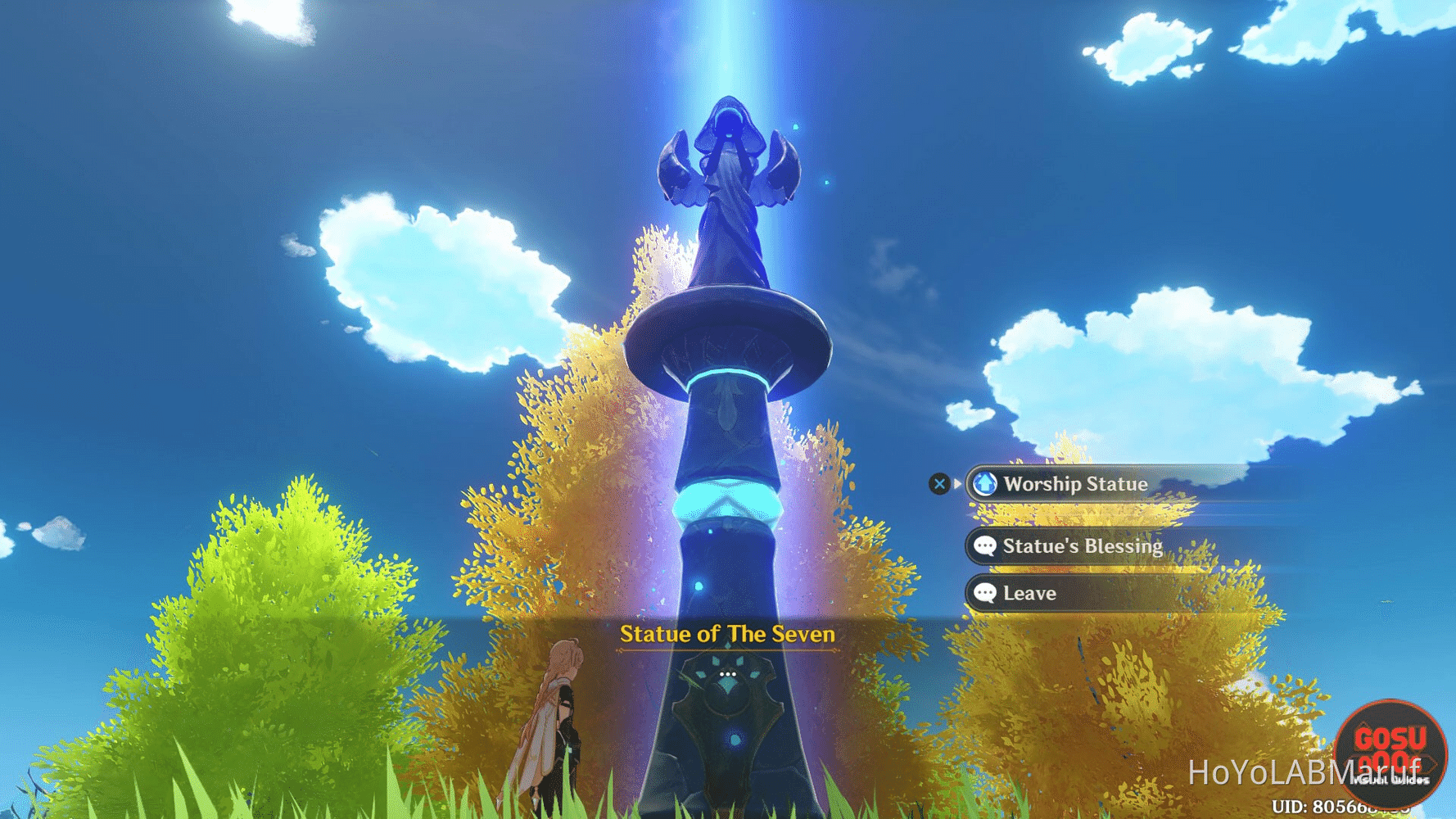The width and height of the screenshot is (1456, 819).
Task: Select the blue worship icon beside Worship Statue
Action: [986, 484]
